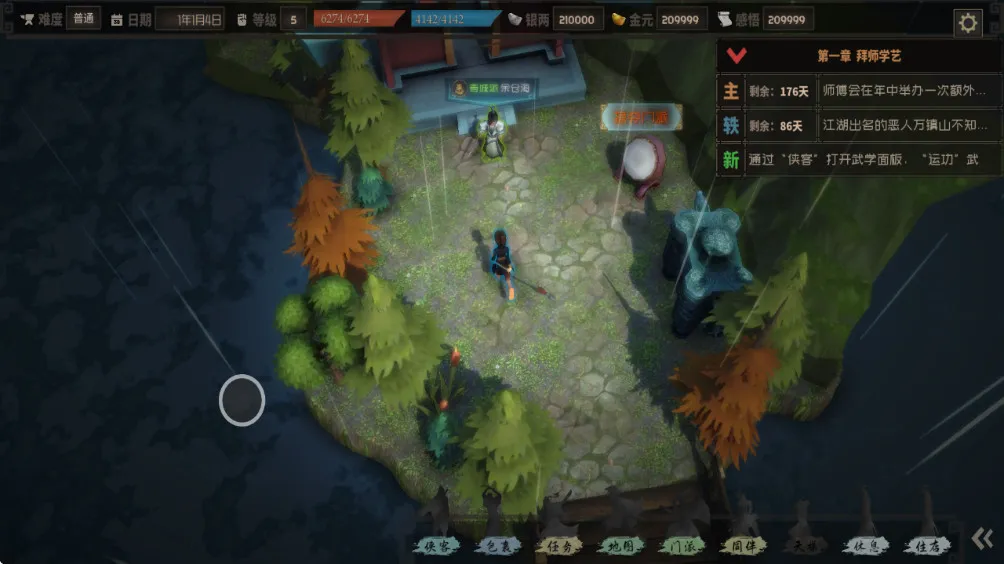Select the 休息 rest option
Viewport: 1004px width, 564px height.
tap(865, 546)
